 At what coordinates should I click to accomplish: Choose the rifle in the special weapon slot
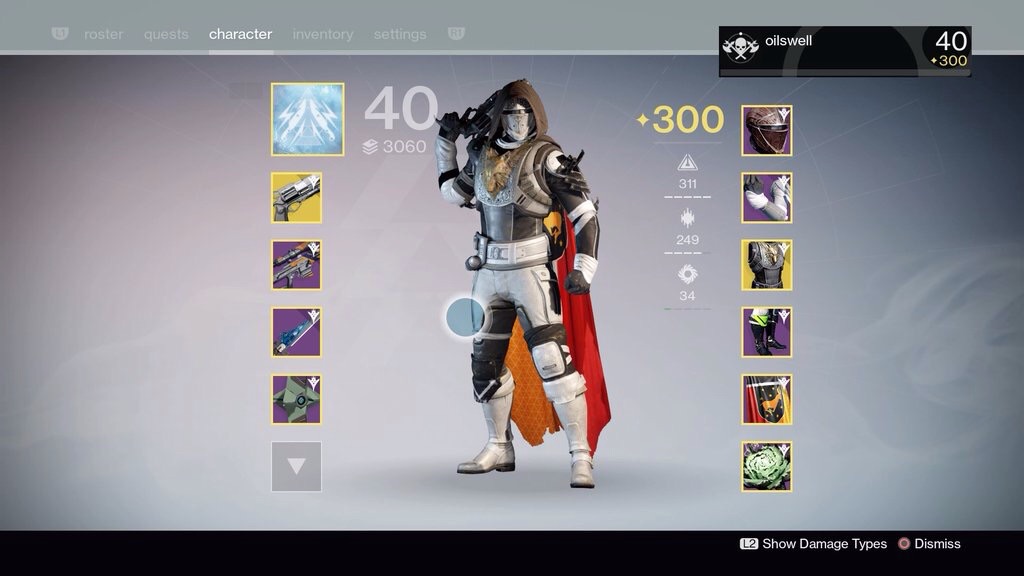click(x=296, y=264)
